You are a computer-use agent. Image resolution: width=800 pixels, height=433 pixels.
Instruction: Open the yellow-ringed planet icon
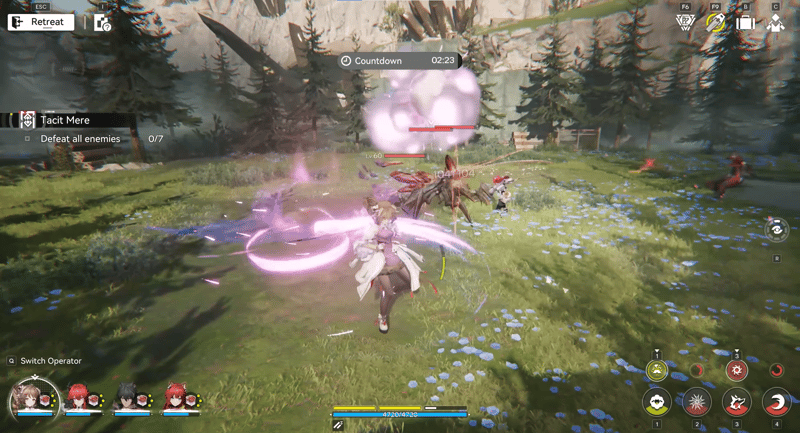[x=715, y=23]
